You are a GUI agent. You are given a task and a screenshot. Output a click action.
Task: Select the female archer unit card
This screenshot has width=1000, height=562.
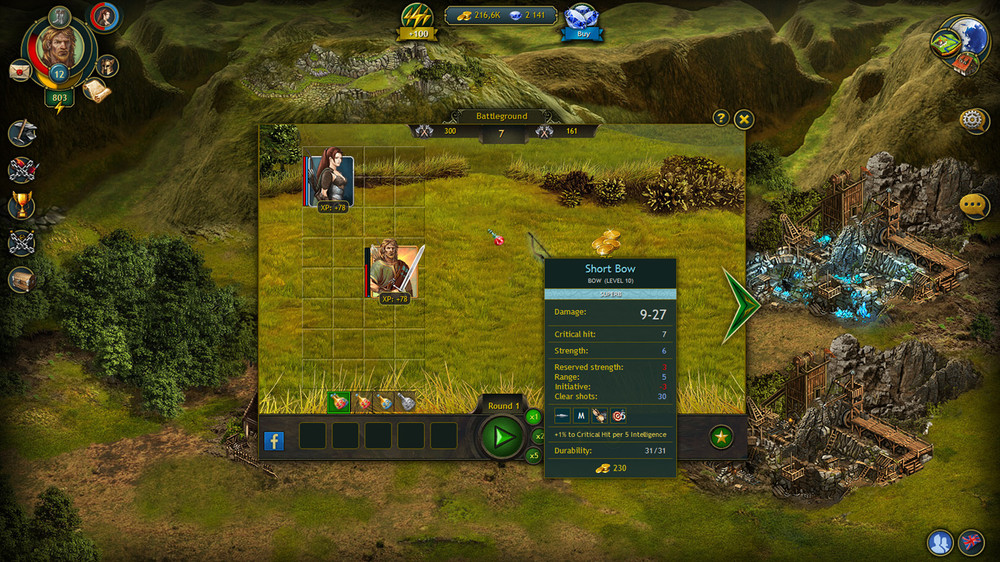[330, 181]
